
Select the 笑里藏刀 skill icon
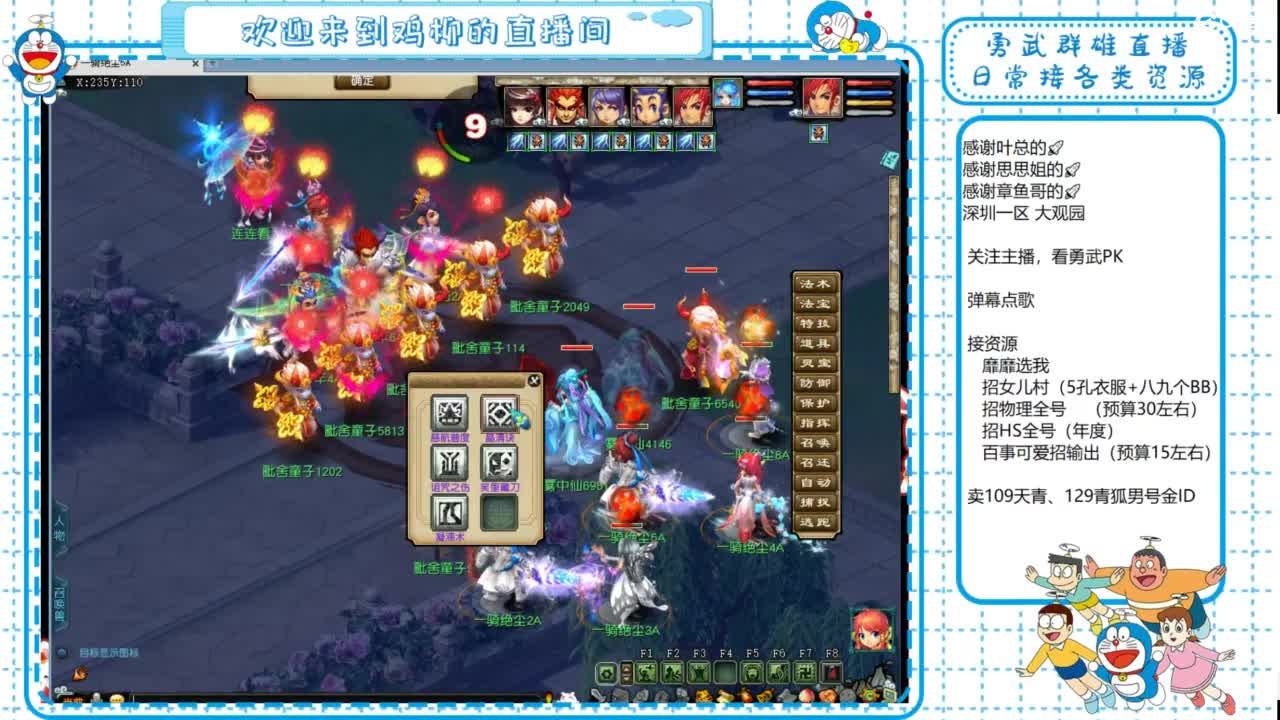[x=499, y=462]
